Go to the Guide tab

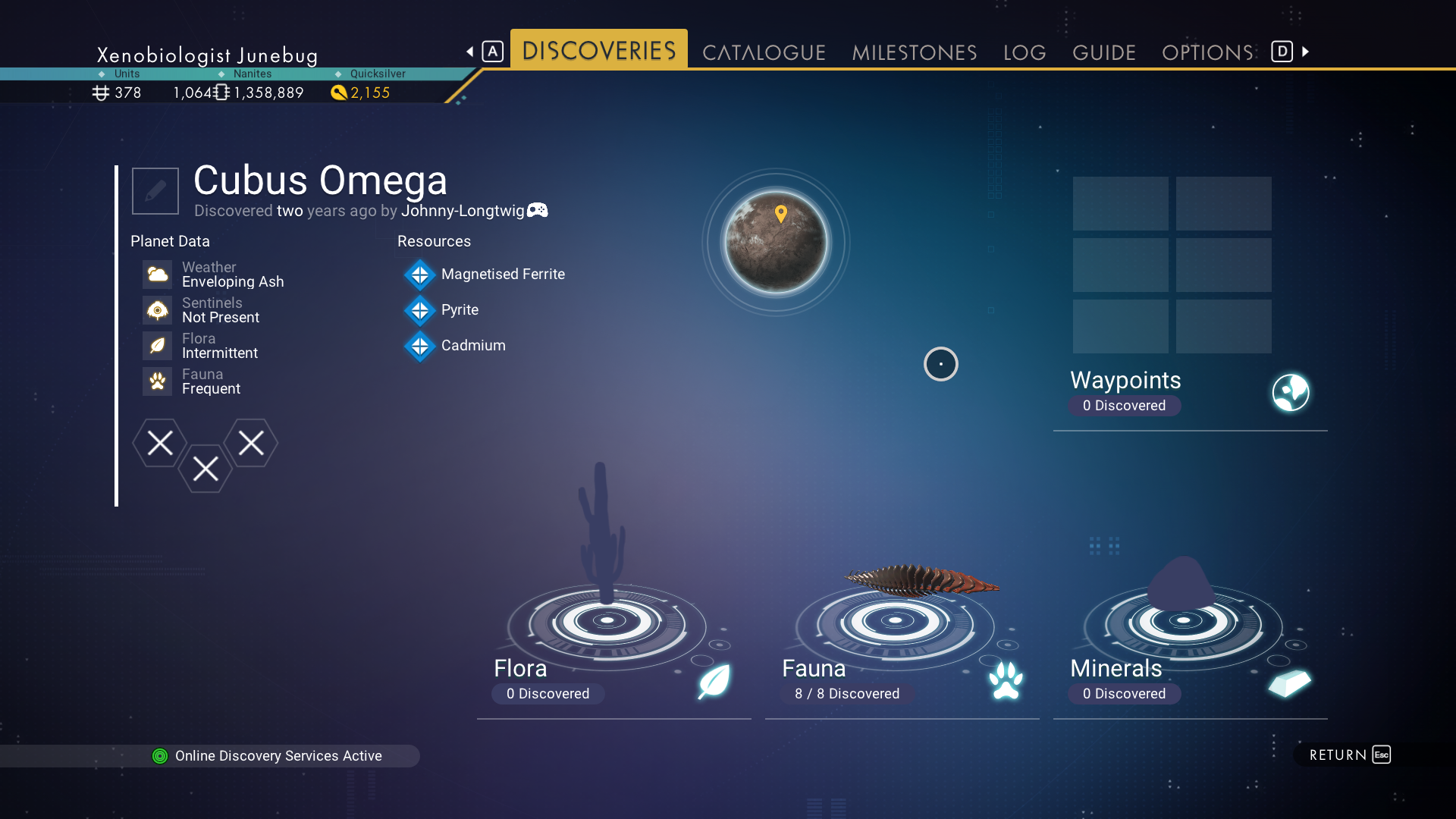tap(1103, 52)
